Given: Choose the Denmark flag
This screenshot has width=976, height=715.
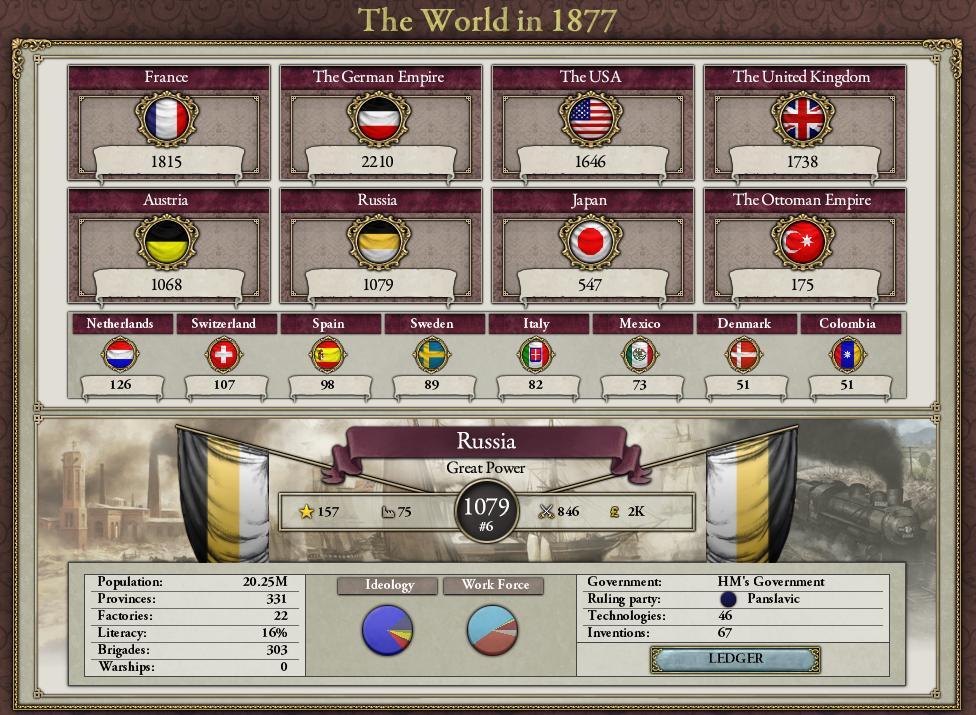Looking at the screenshot, I should pyautogui.click(x=744, y=354).
